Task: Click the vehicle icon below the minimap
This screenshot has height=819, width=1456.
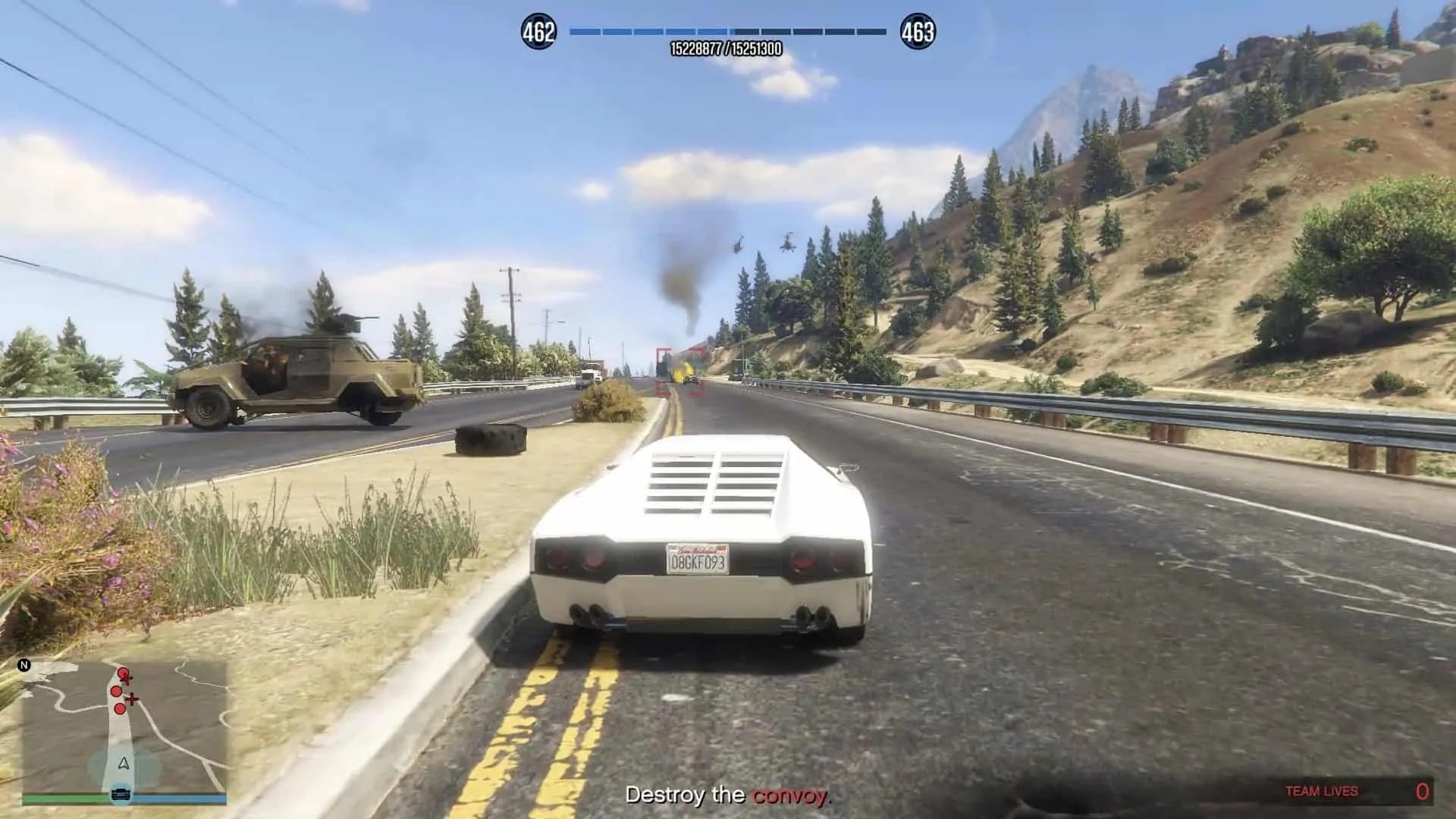Action: pyautogui.click(x=121, y=794)
